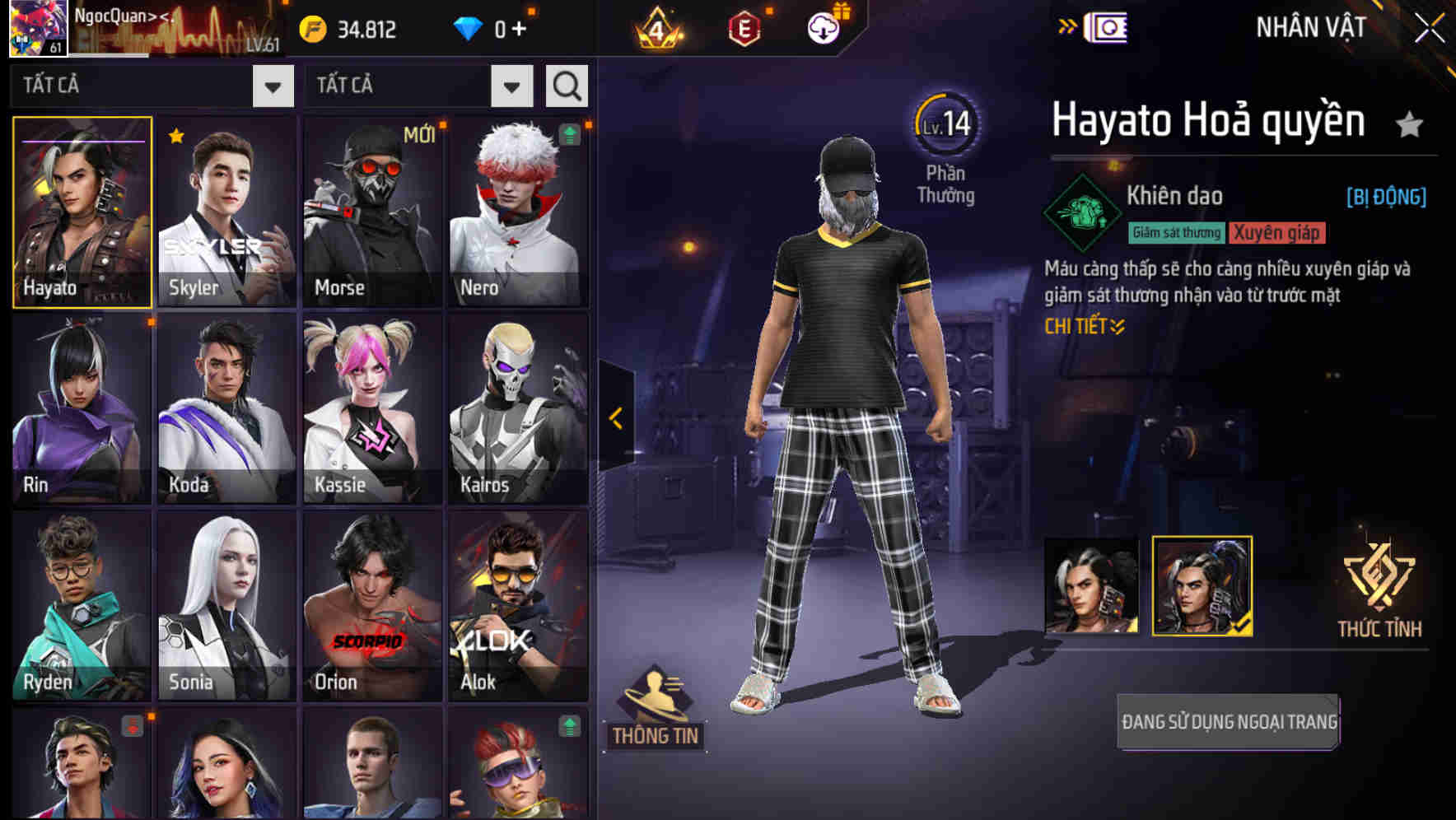Open the first TẤT CẢ filter dropdown

tap(272, 85)
